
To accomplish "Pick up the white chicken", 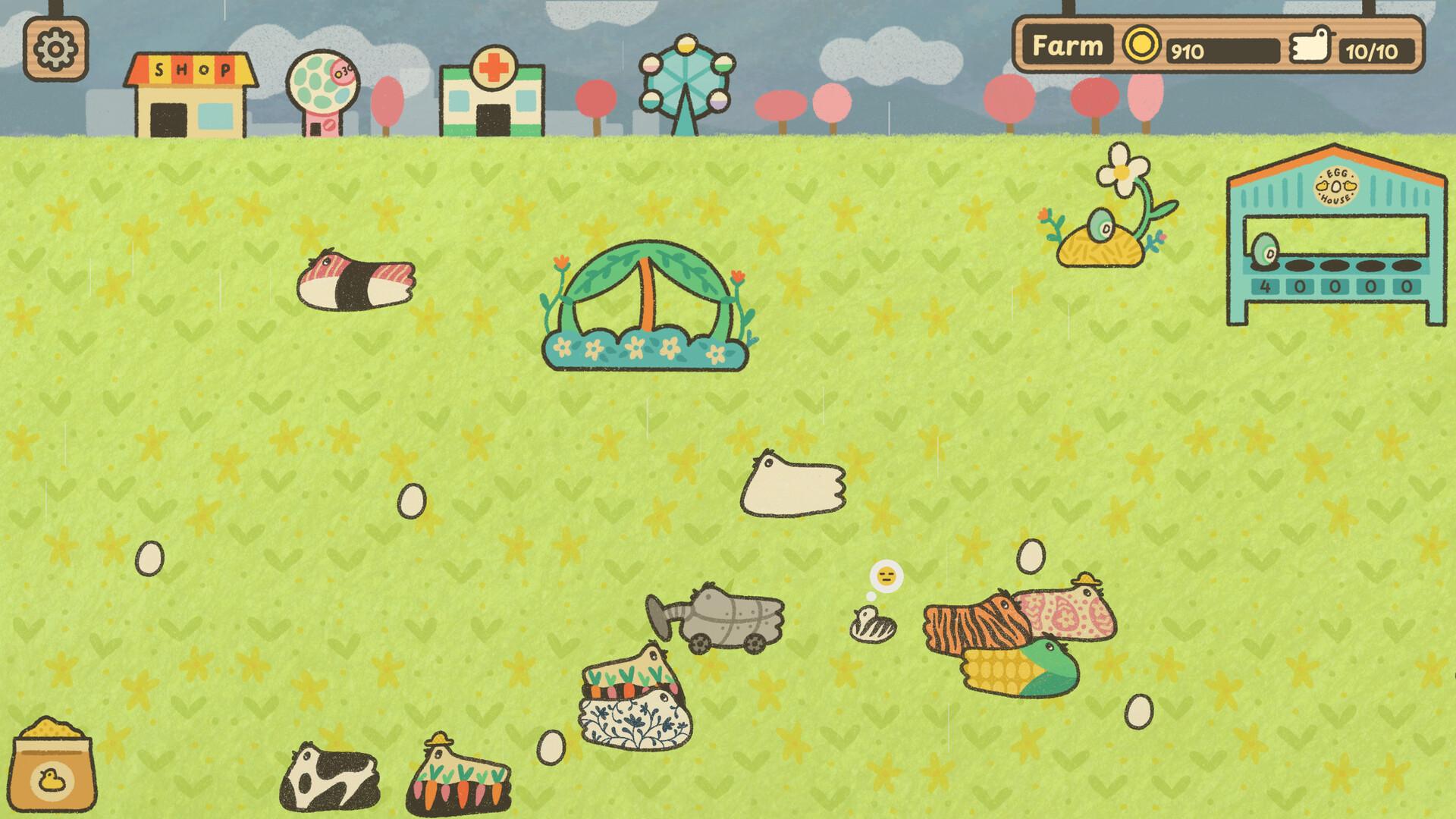I will [794, 485].
